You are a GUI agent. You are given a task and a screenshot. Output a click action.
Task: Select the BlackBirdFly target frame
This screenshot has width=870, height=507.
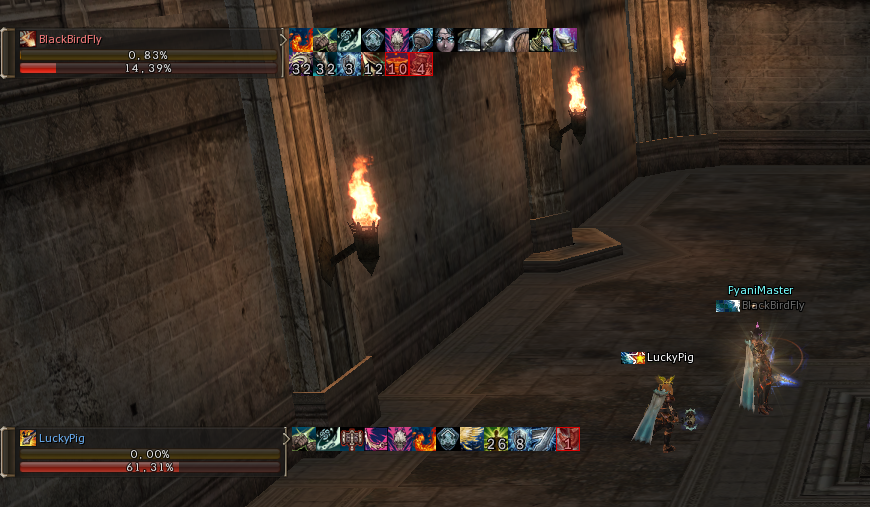click(140, 40)
